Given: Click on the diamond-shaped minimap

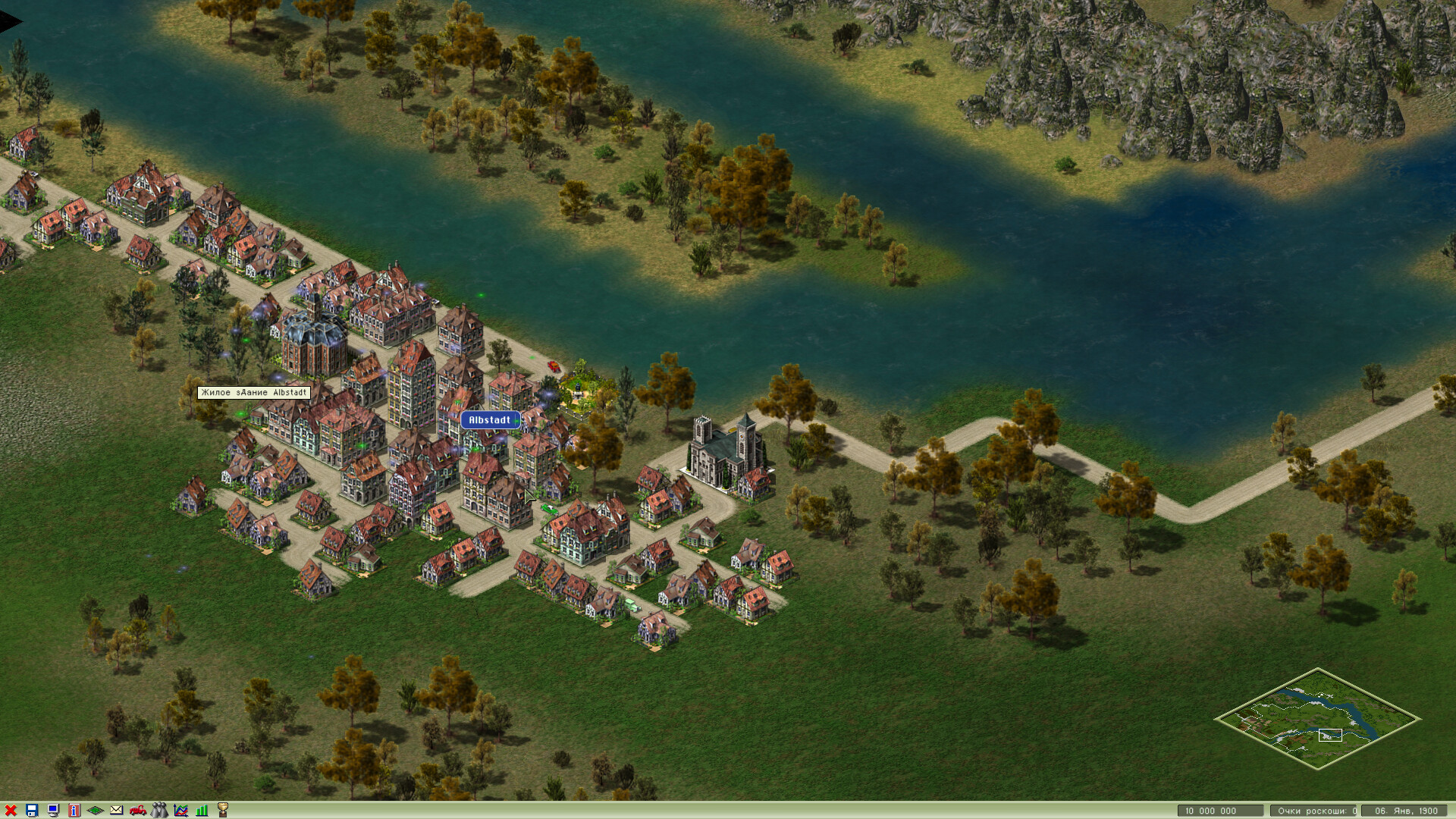Looking at the screenshot, I should click(1317, 718).
